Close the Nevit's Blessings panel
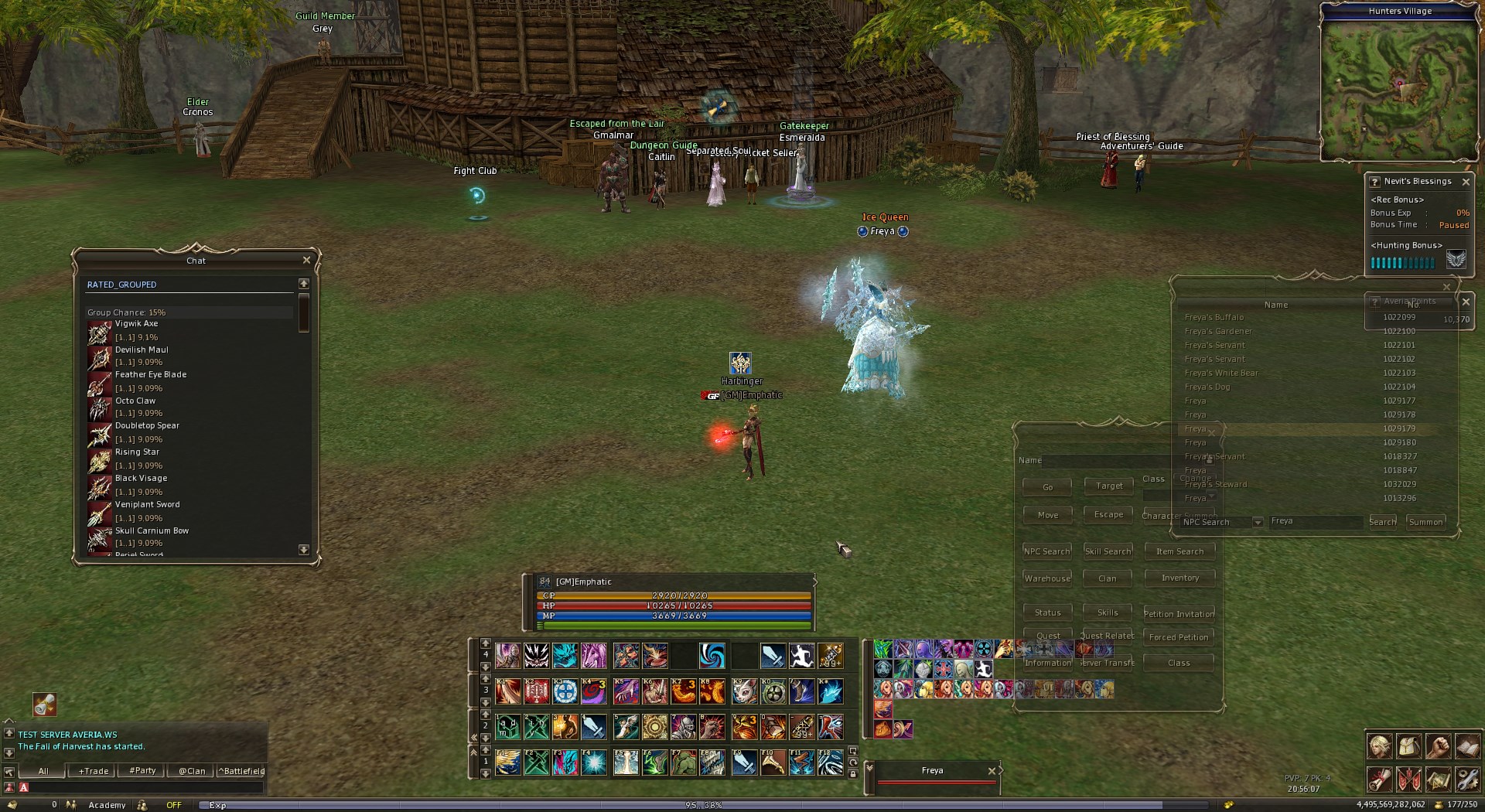The width and height of the screenshot is (1485, 812). (1466, 182)
